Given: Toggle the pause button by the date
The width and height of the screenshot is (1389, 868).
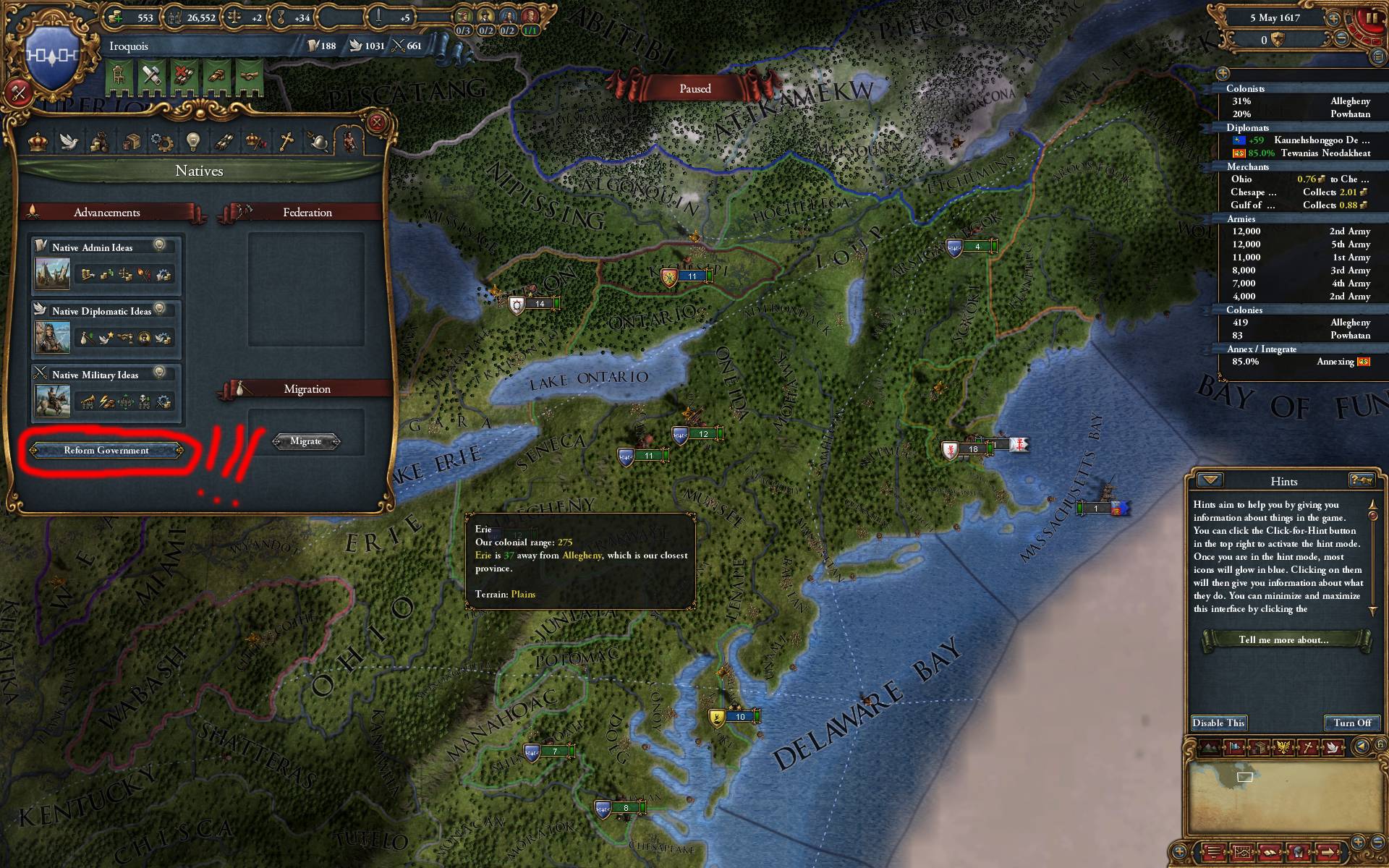Looking at the screenshot, I should point(1372,19).
